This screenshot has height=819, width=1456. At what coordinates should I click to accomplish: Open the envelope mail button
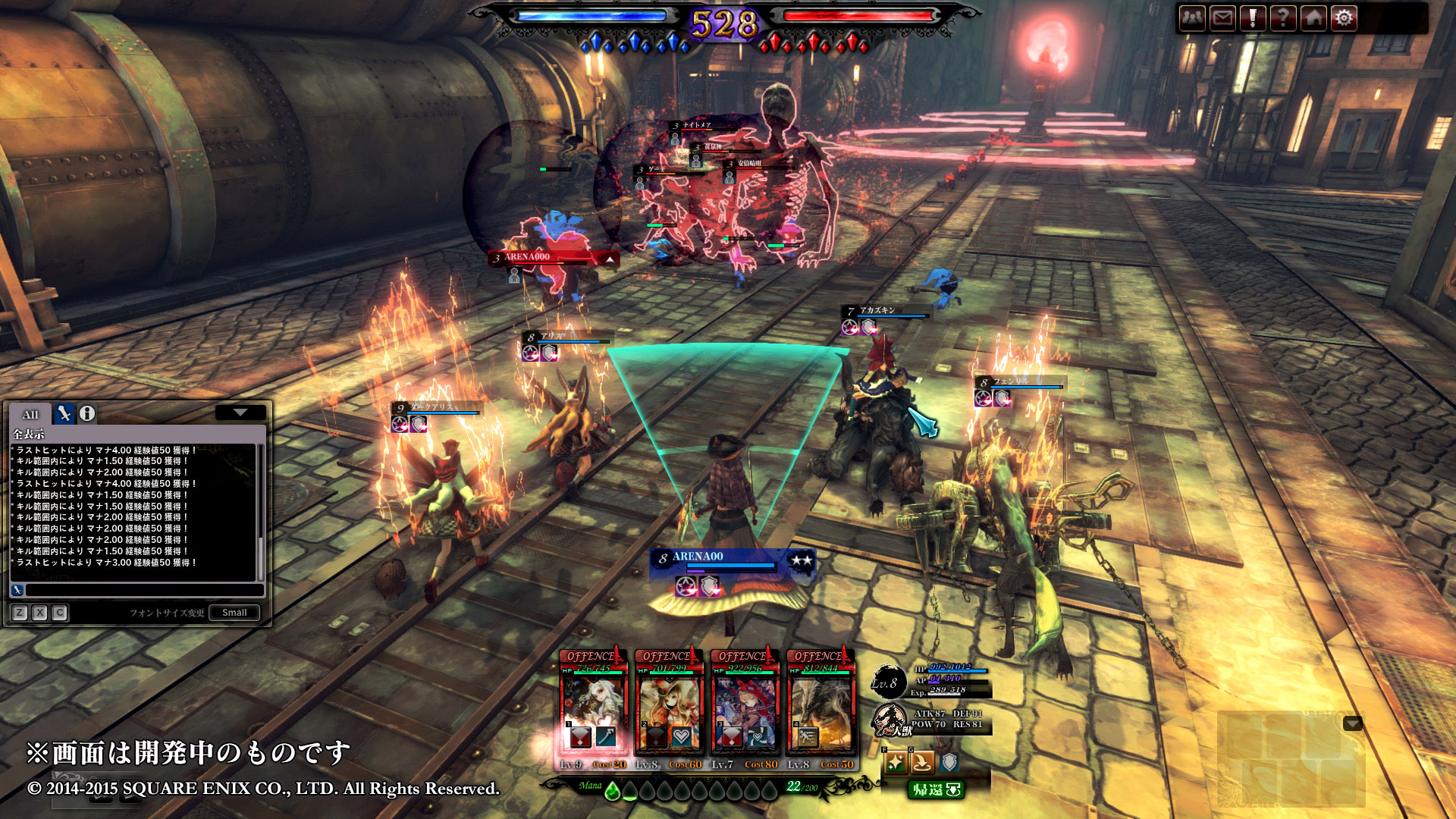1222,18
